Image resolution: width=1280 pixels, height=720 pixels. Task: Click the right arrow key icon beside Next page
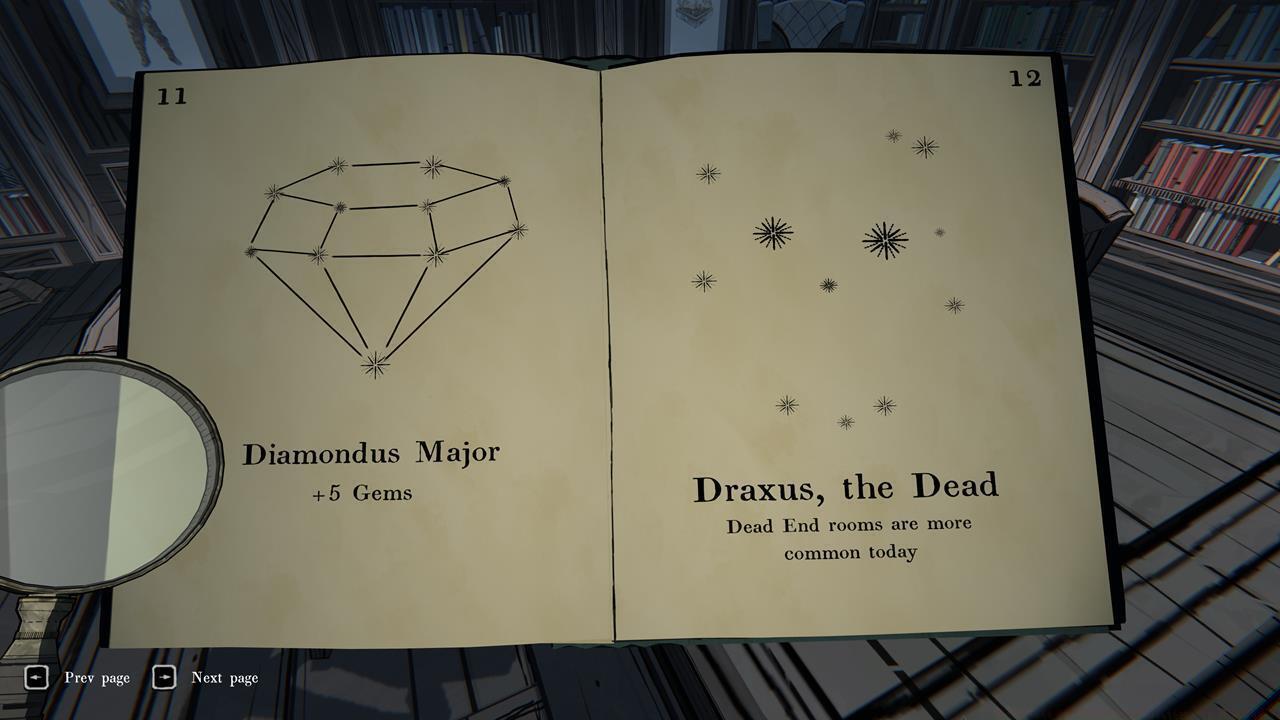[163, 677]
